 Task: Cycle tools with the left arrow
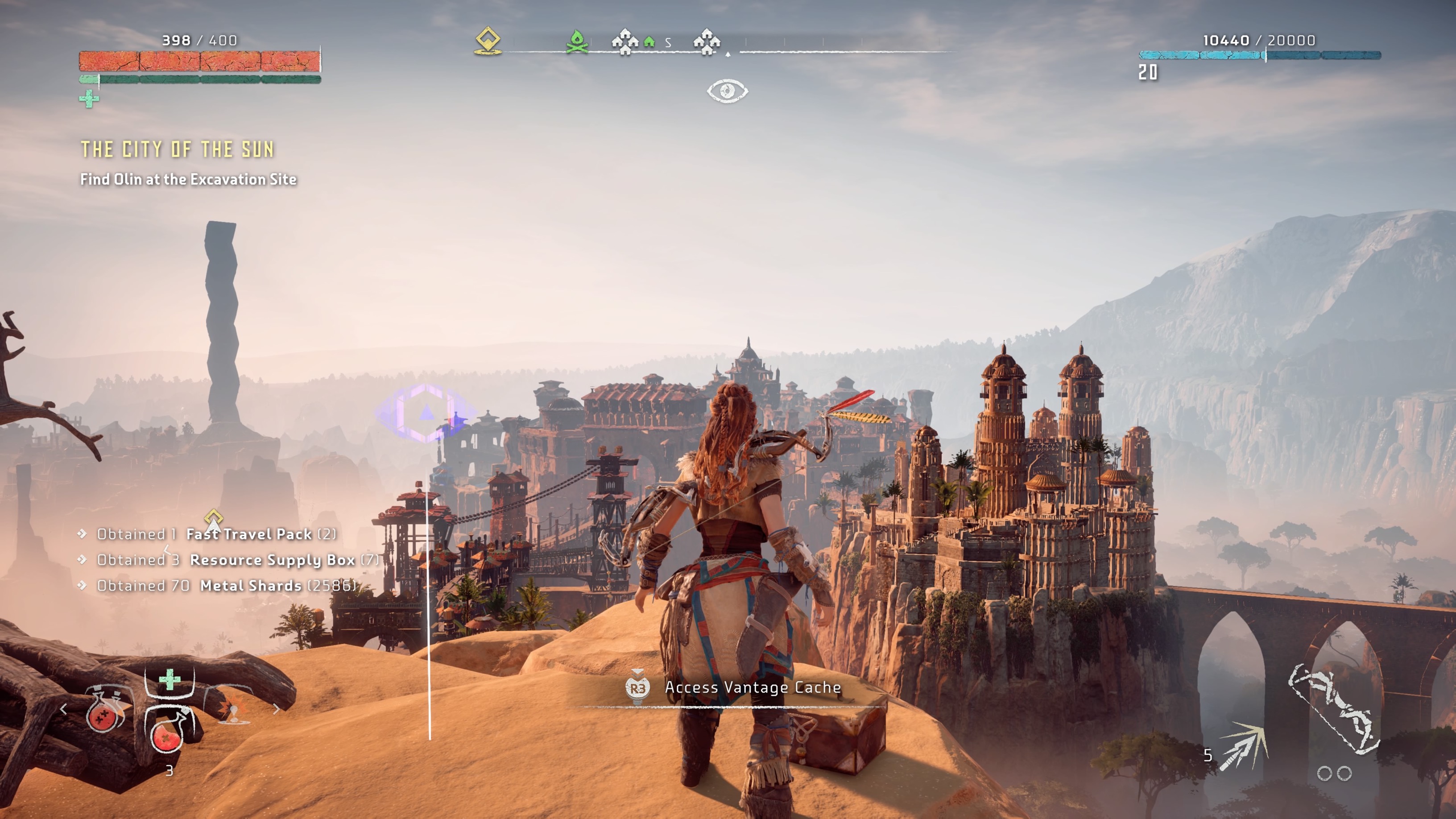click(63, 709)
